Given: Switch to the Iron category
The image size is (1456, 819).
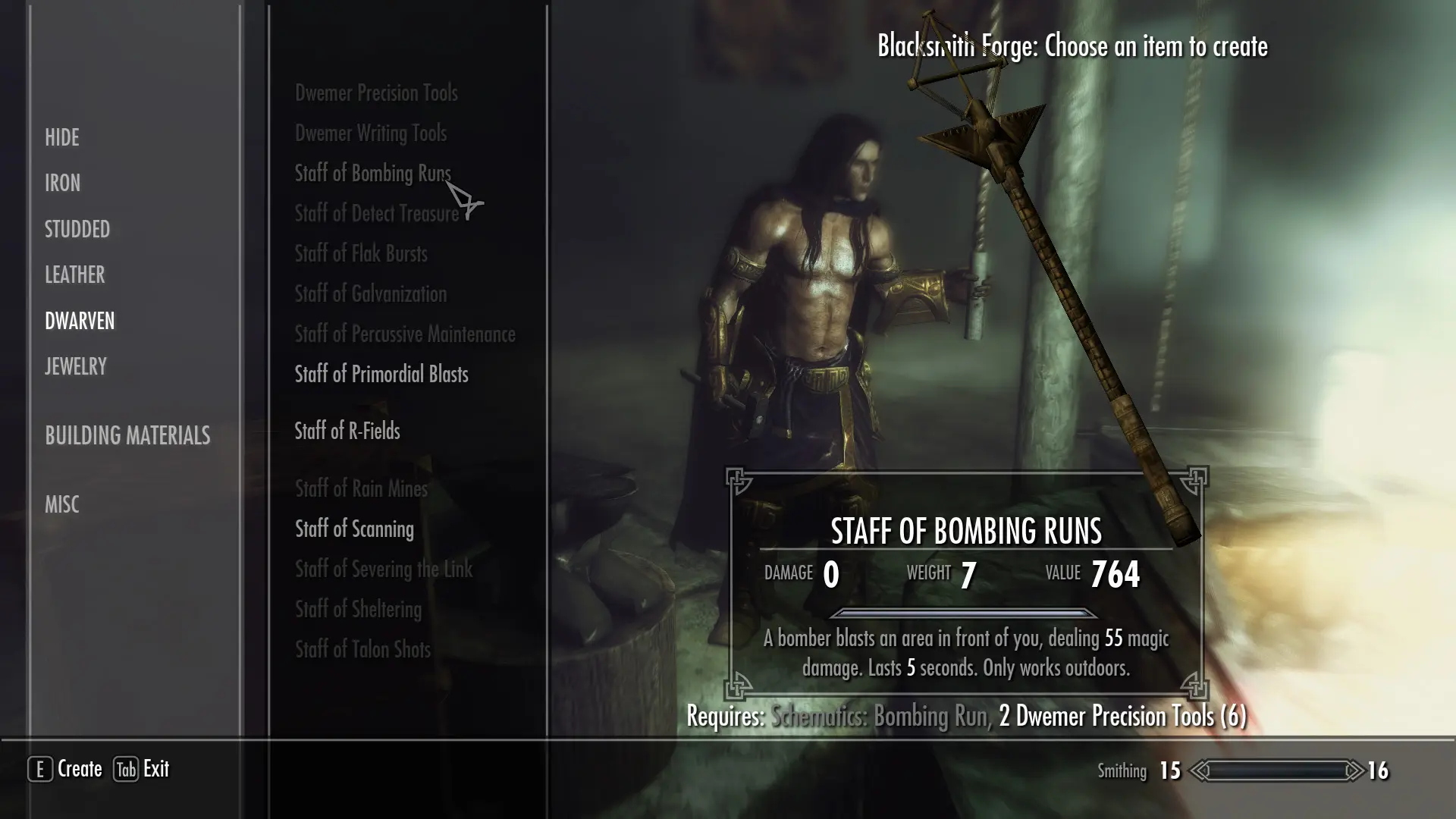Looking at the screenshot, I should point(62,183).
